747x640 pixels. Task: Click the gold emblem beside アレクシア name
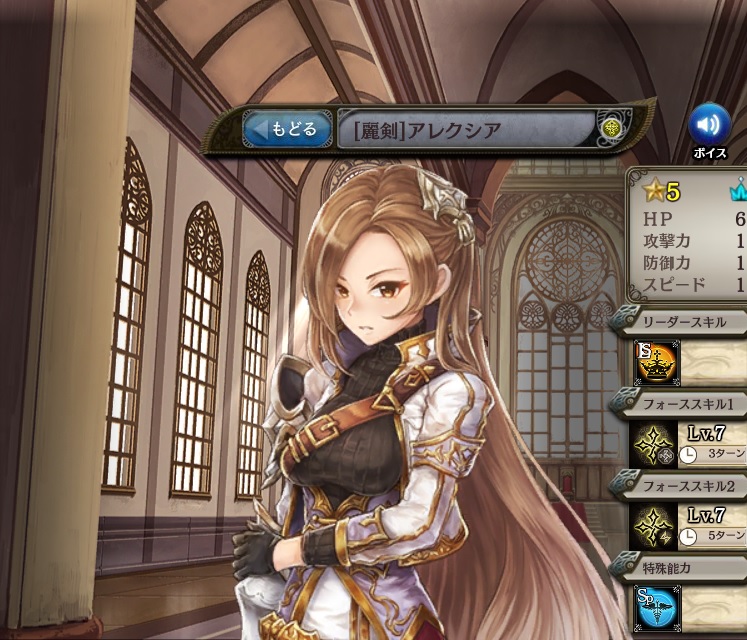pos(612,129)
